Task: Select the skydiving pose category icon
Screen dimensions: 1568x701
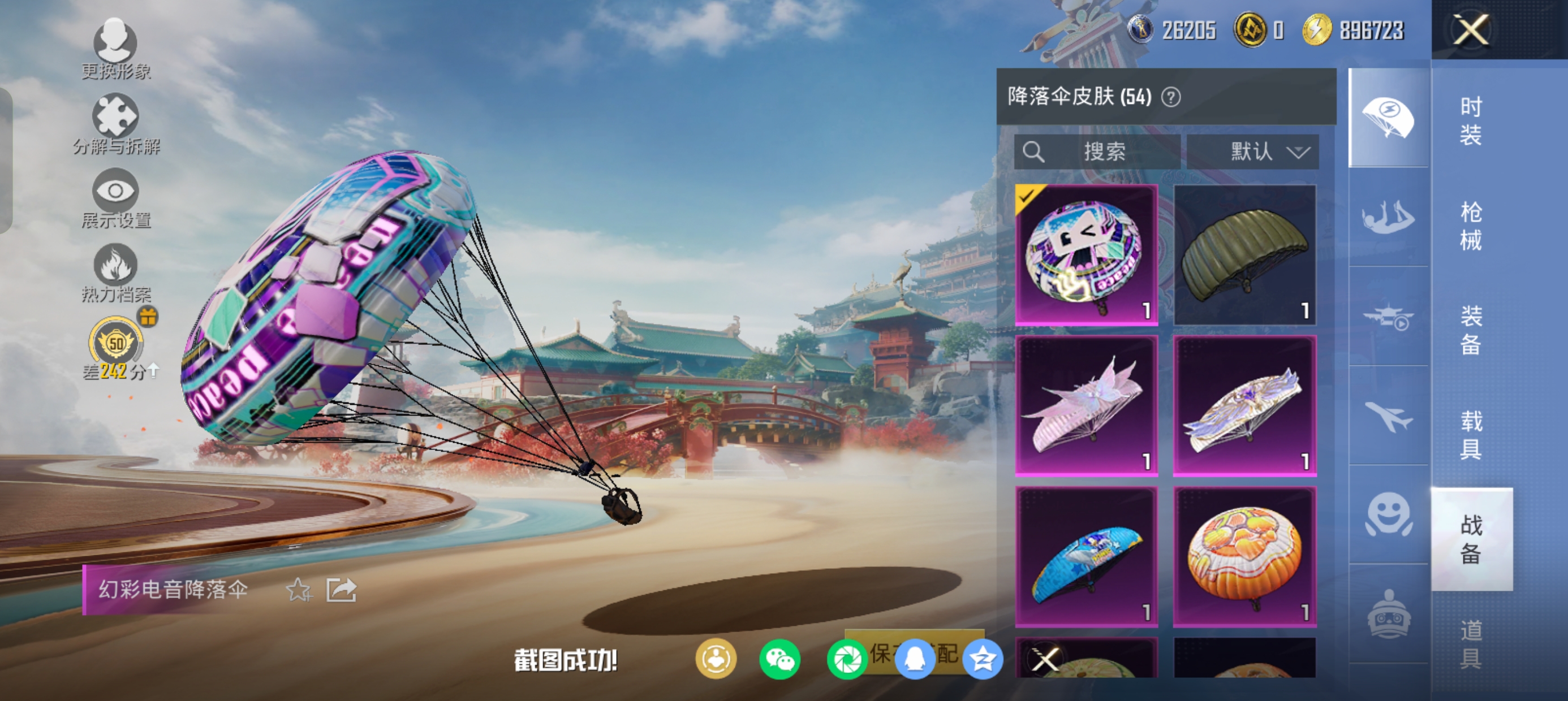Action: (x=1388, y=217)
